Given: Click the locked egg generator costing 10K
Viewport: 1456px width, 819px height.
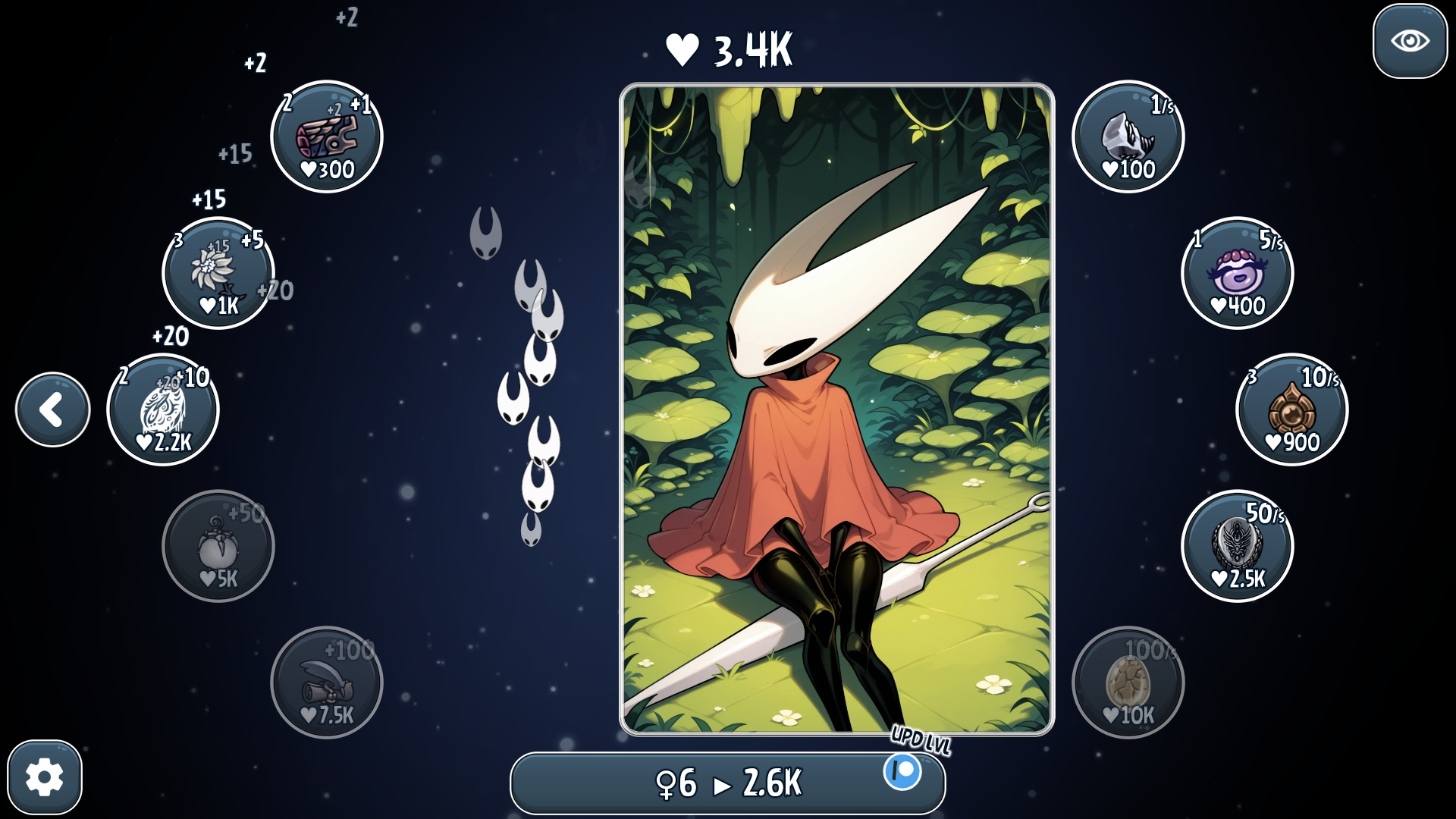Looking at the screenshot, I should click(1128, 683).
